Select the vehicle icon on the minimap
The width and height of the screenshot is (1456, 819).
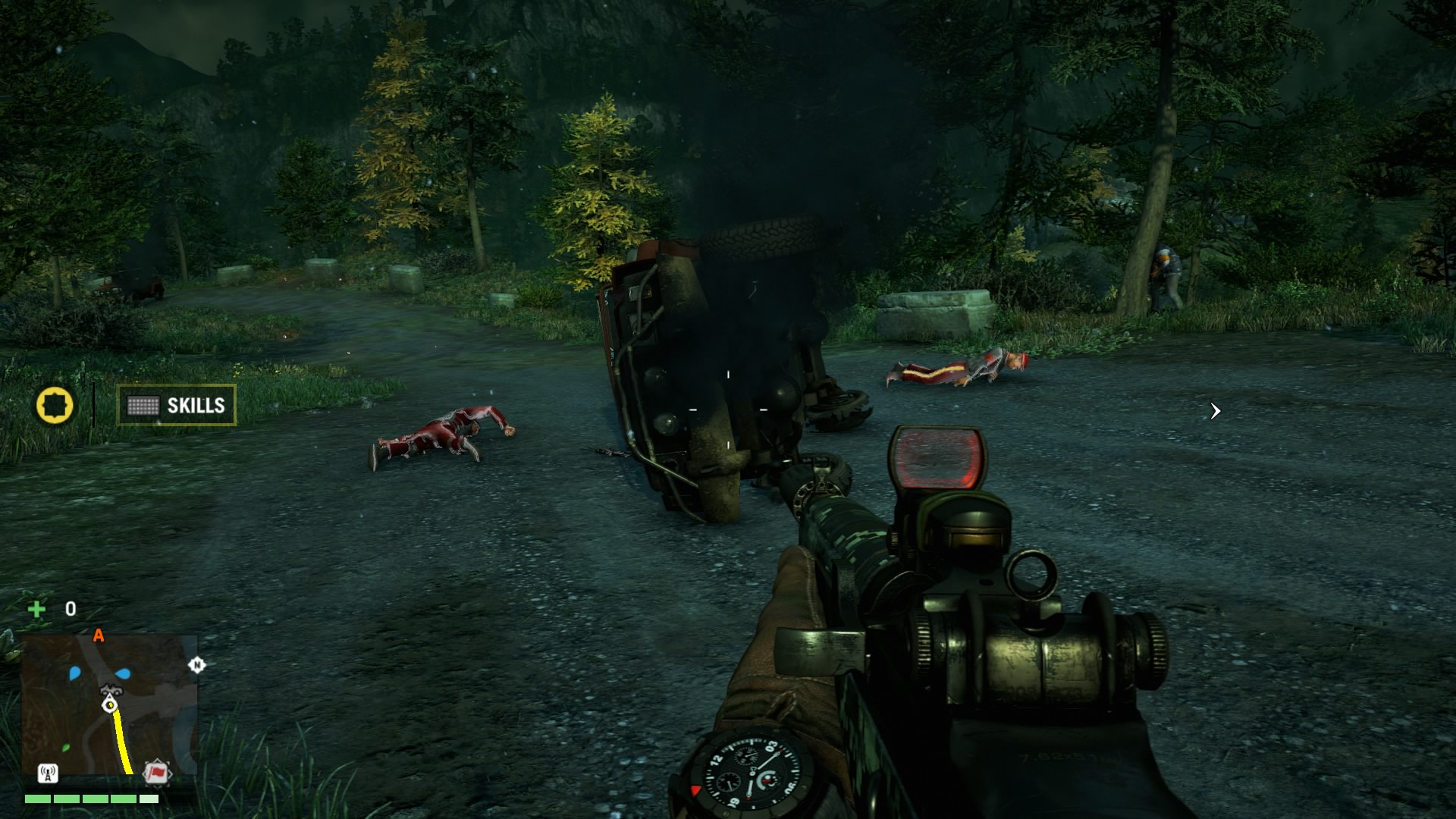coord(111,690)
